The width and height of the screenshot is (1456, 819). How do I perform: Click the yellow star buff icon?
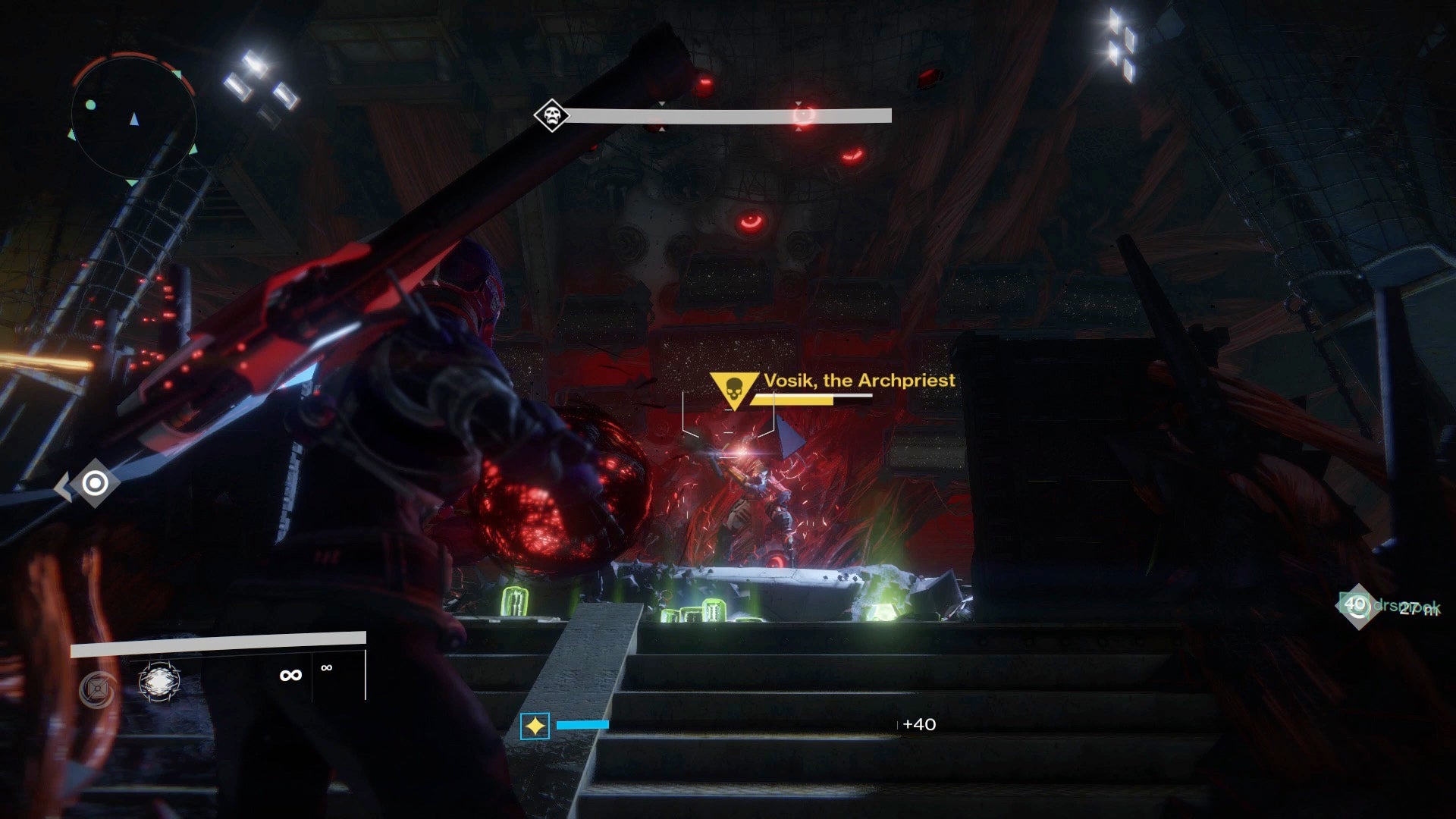(x=535, y=726)
